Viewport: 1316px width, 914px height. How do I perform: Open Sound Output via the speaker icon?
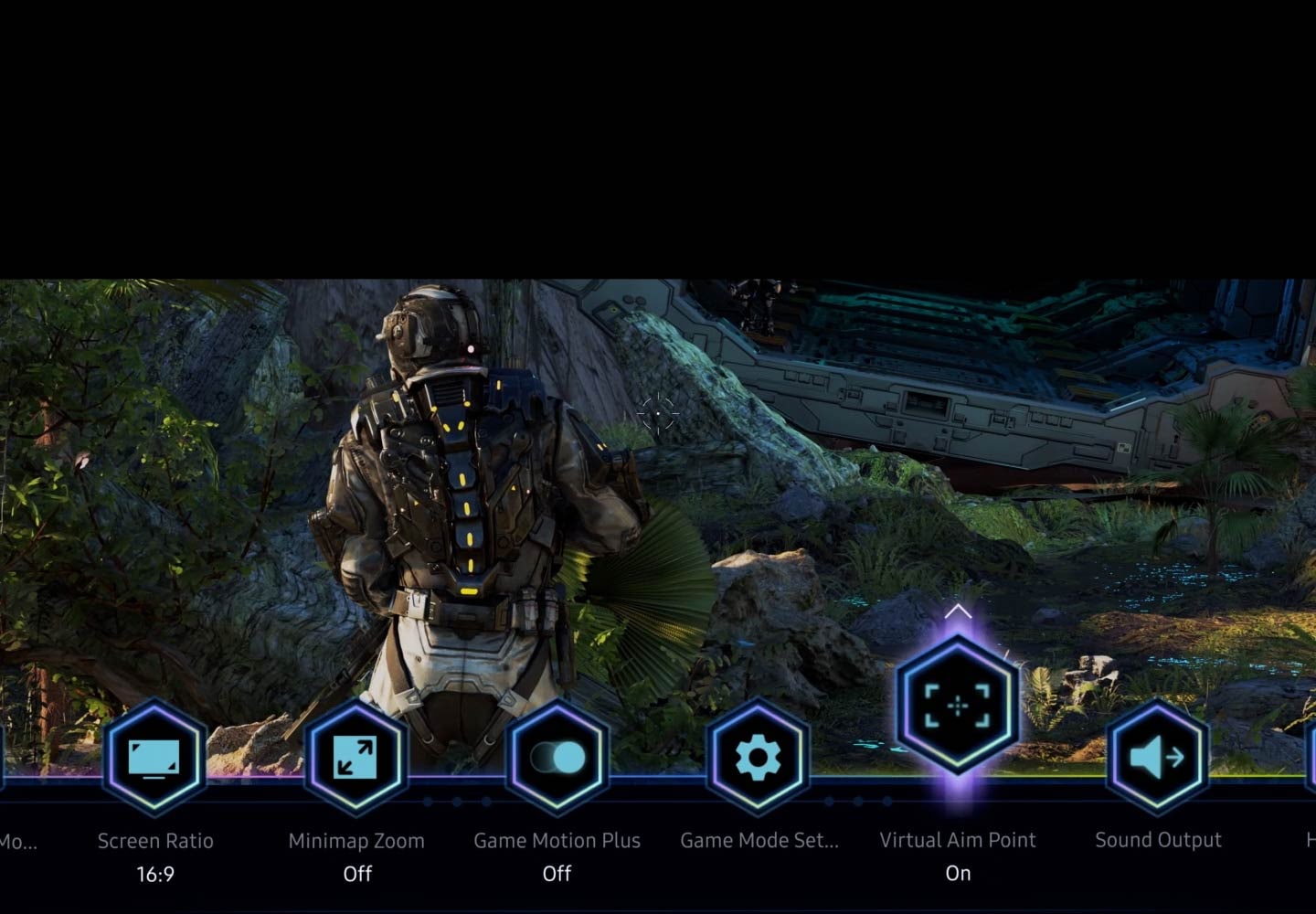pyautogui.click(x=1158, y=757)
